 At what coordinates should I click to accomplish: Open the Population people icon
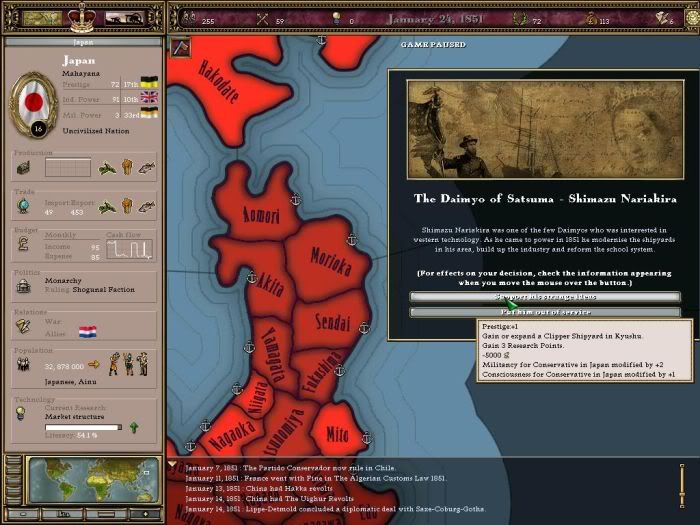pyautogui.click(x=23, y=365)
